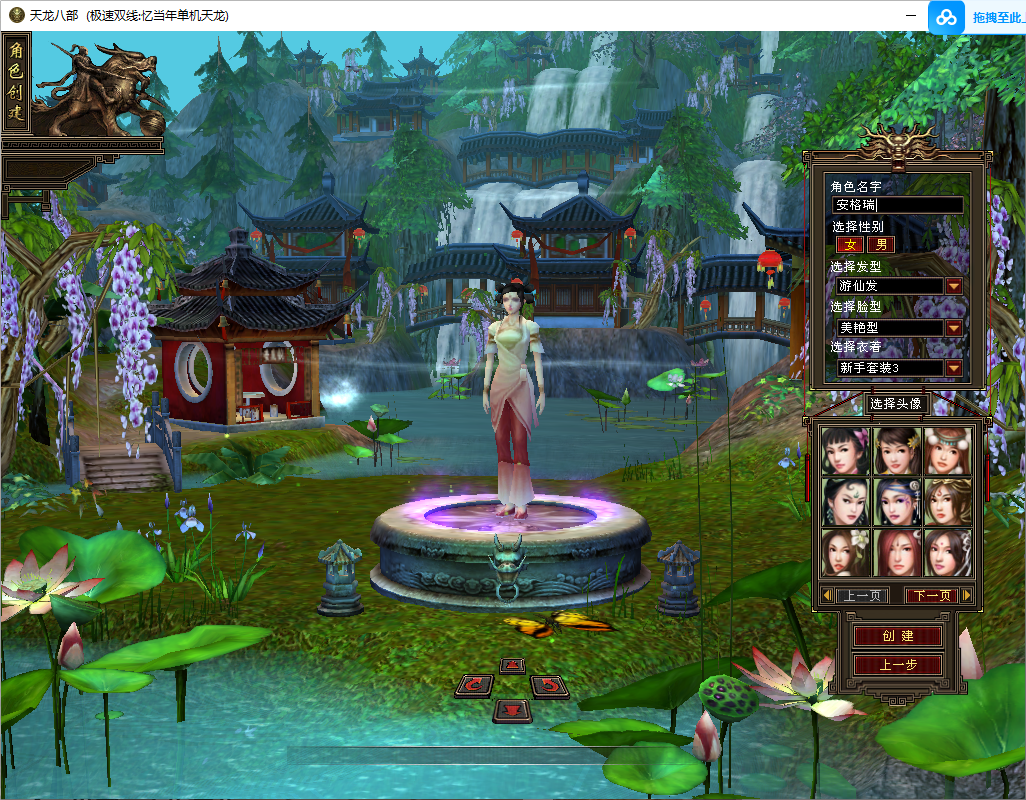Select the female gender button 女
The image size is (1026, 800).
click(850, 245)
